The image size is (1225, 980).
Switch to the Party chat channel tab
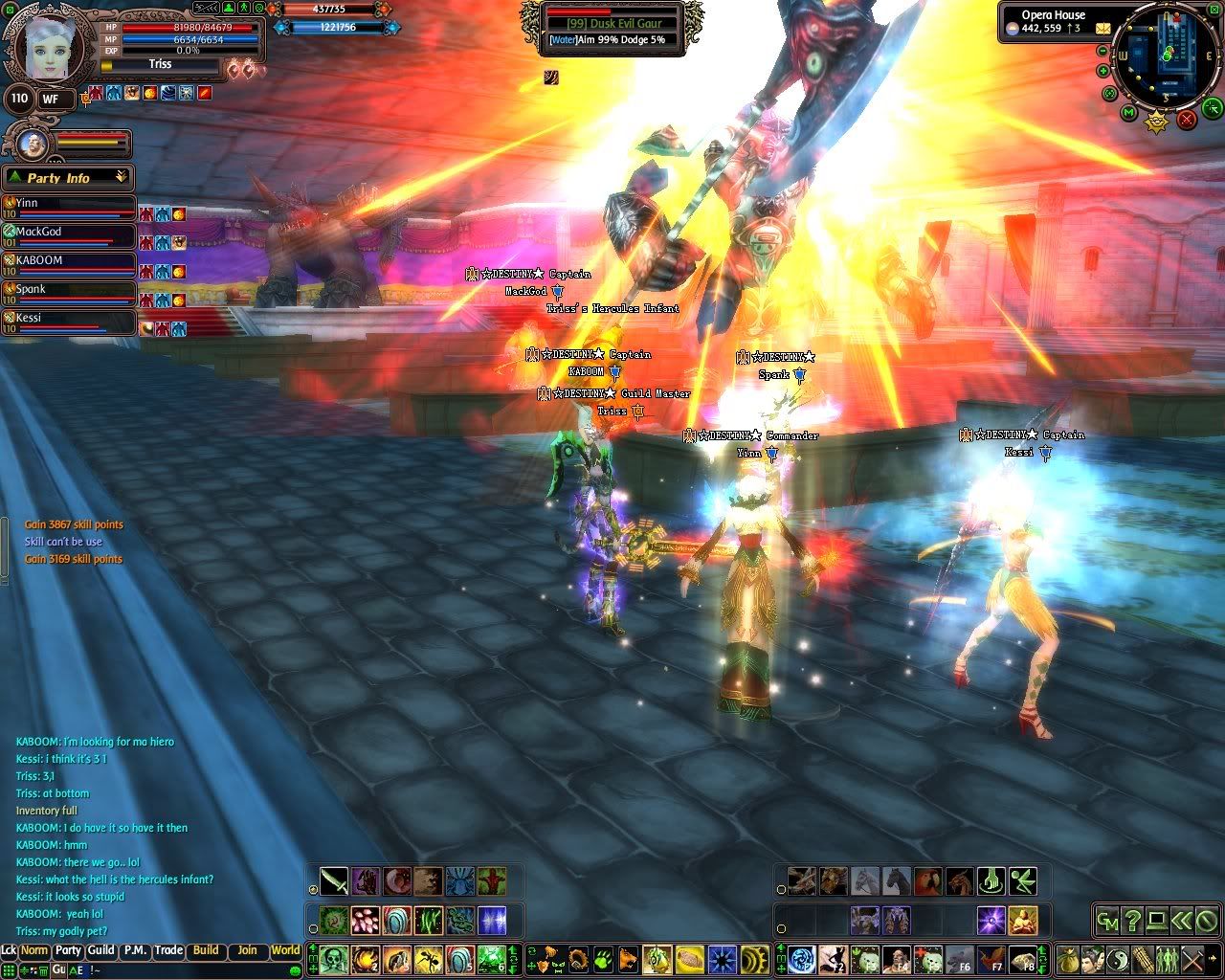(x=68, y=950)
